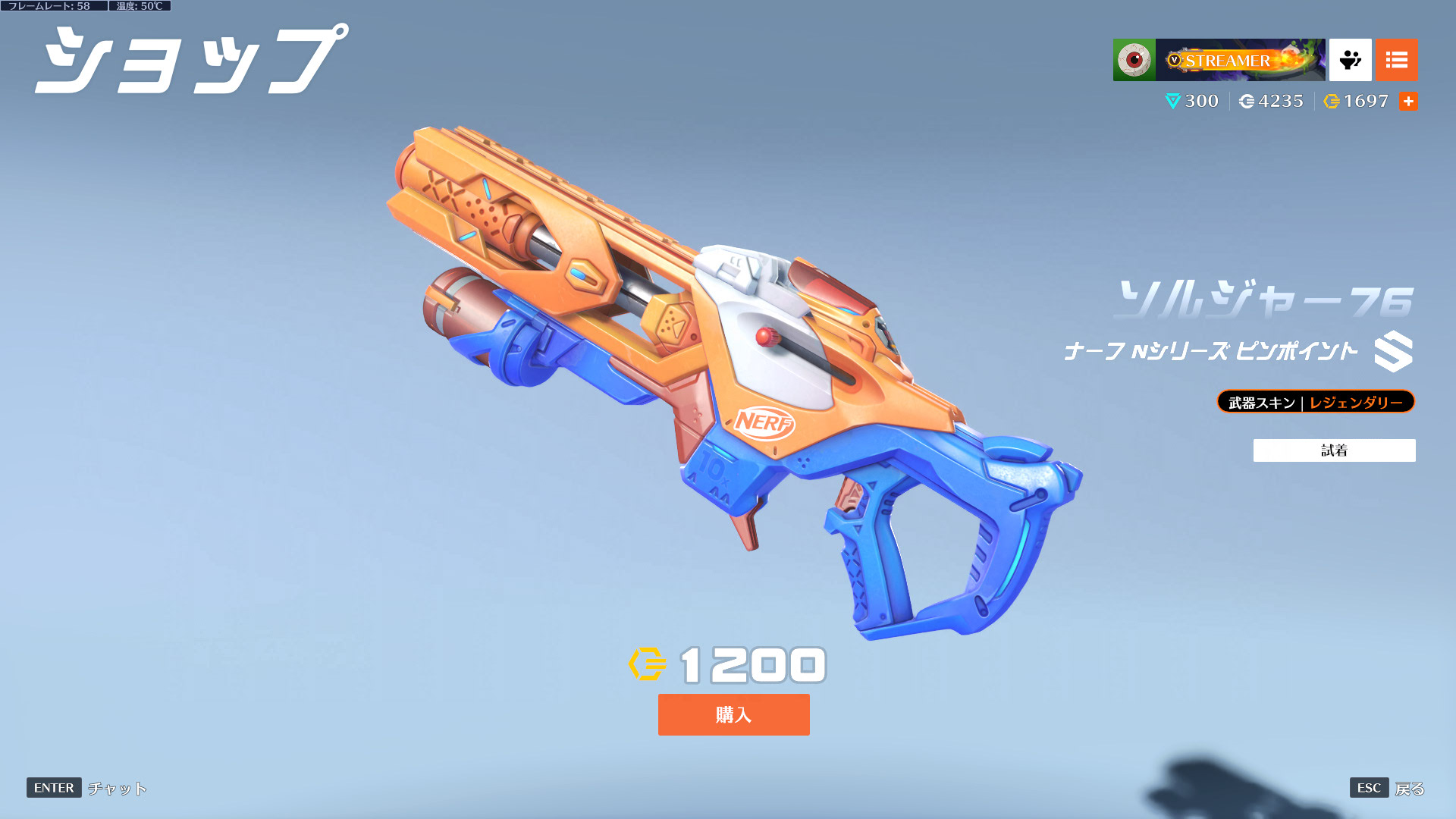Open the STREAMER player name card
The width and height of the screenshot is (1456, 819).
click(1240, 60)
